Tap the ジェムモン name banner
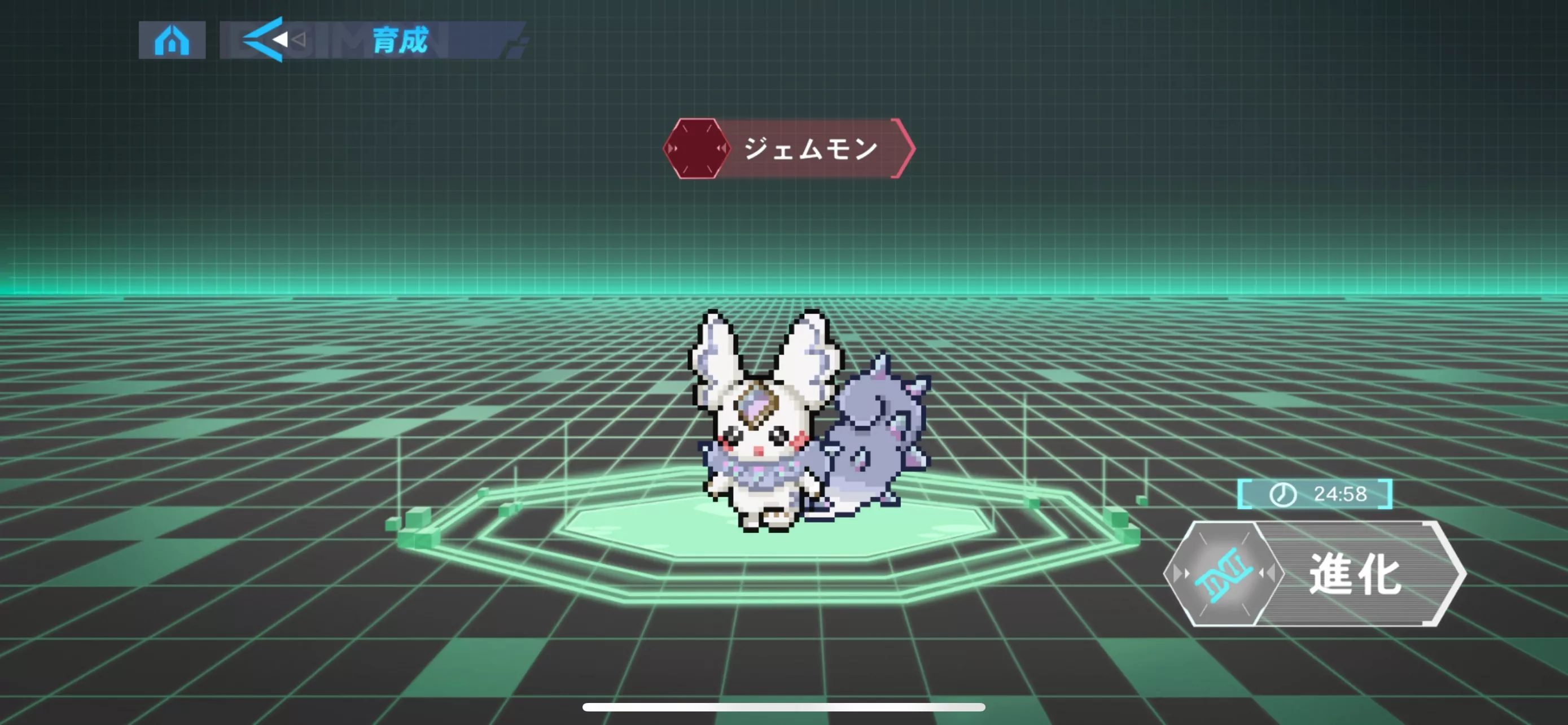The width and height of the screenshot is (1568, 725). point(809,148)
